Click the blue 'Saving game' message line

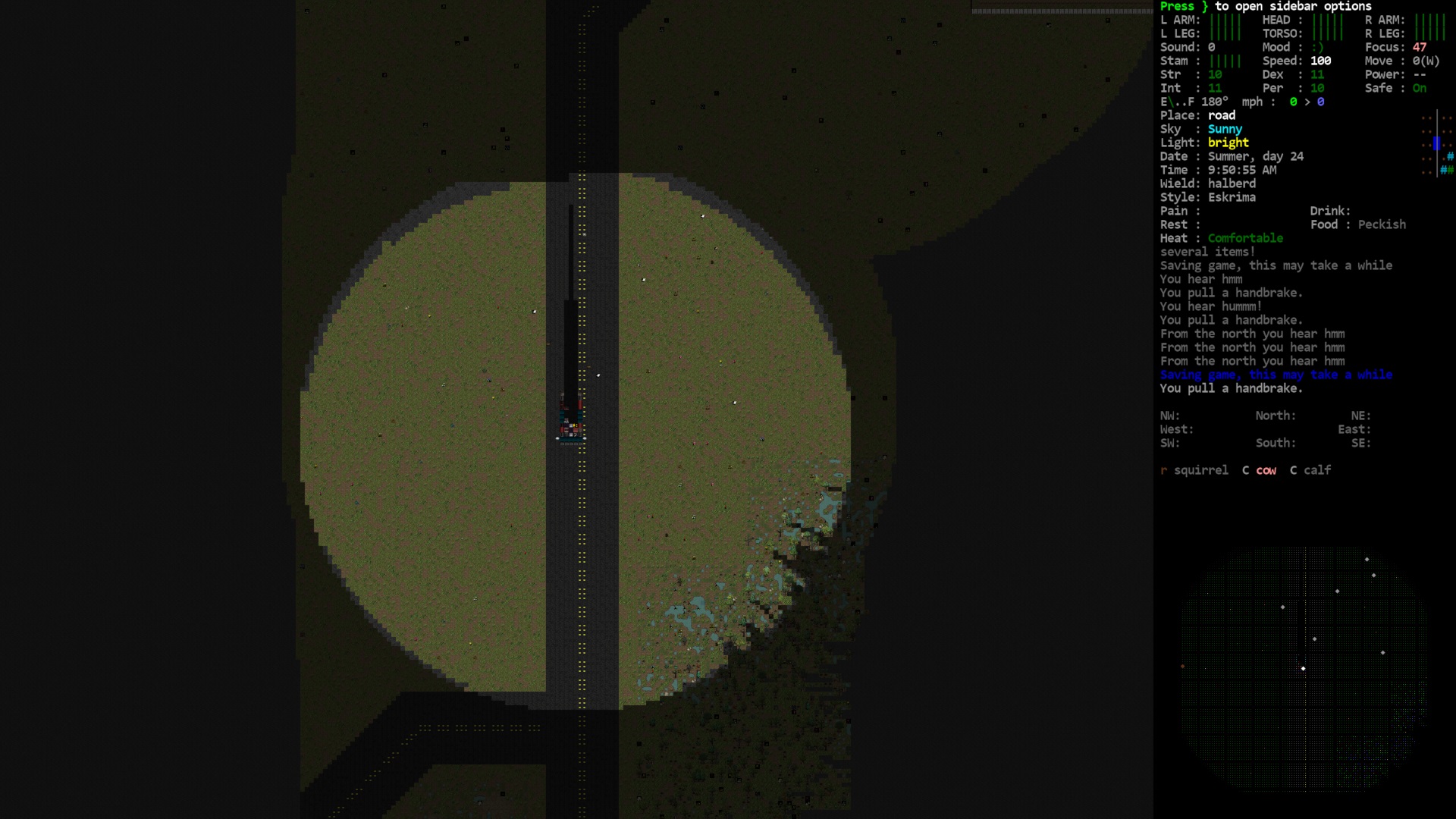1276,374
